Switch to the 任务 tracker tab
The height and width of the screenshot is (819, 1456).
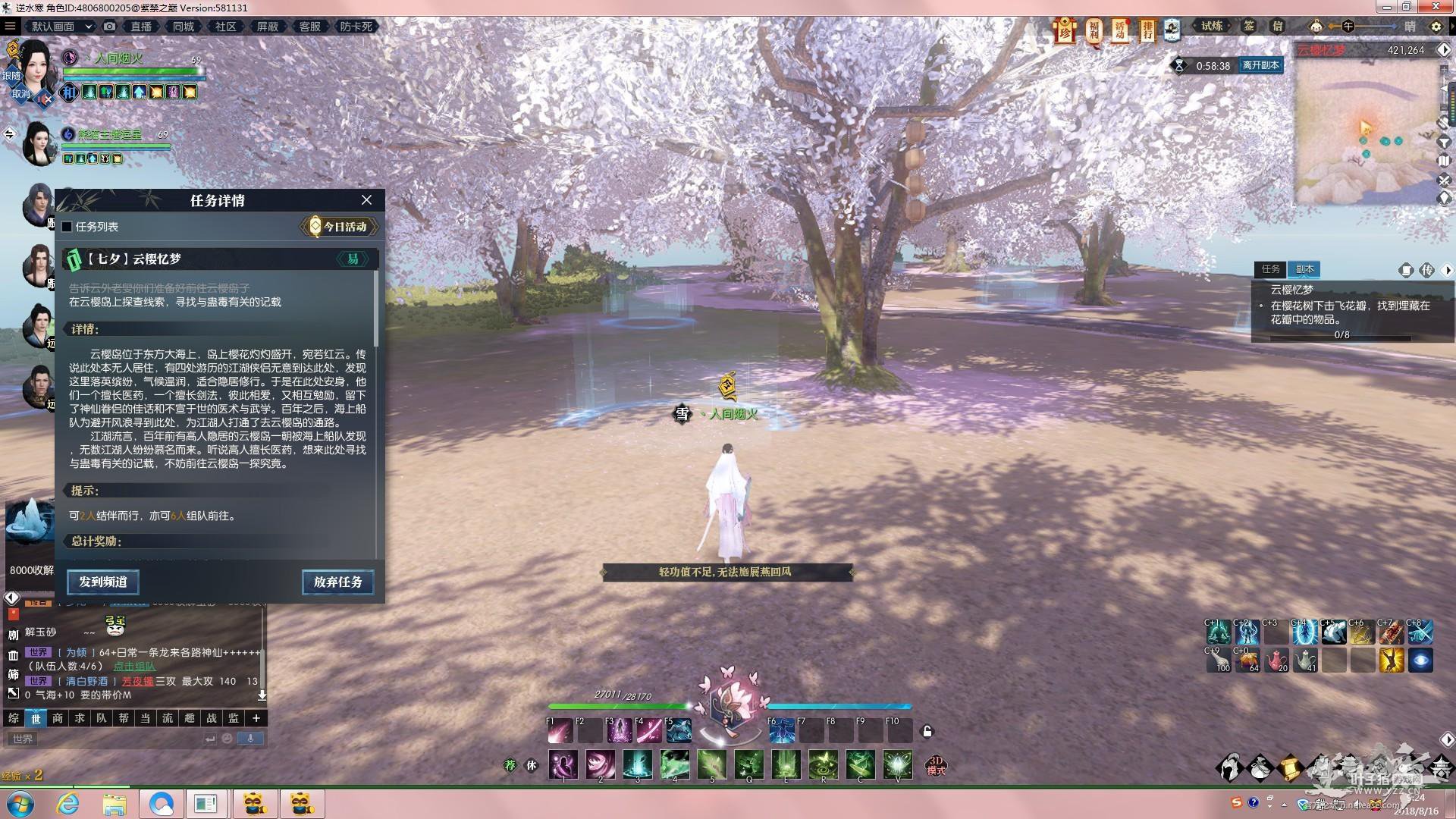pyautogui.click(x=1270, y=269)
